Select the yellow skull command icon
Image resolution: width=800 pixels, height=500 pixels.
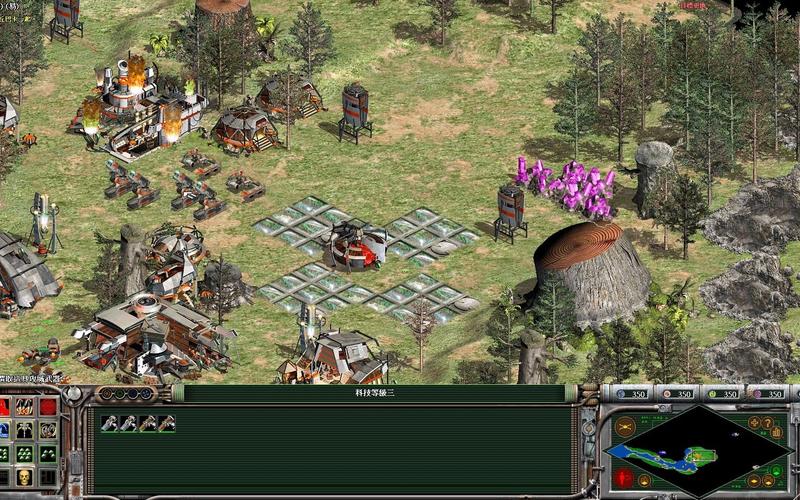[24, 477]
